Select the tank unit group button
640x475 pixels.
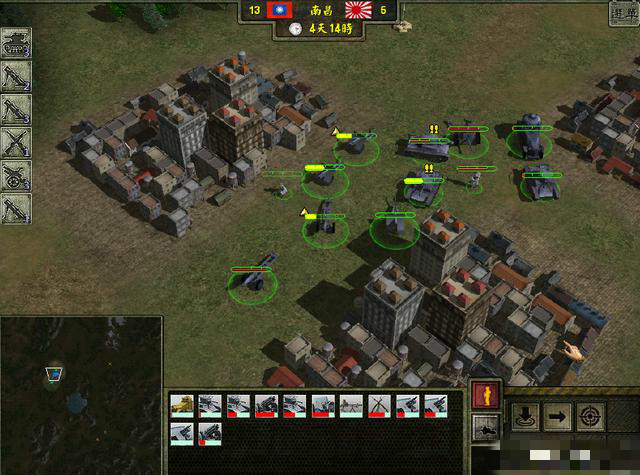coord(16,43)
